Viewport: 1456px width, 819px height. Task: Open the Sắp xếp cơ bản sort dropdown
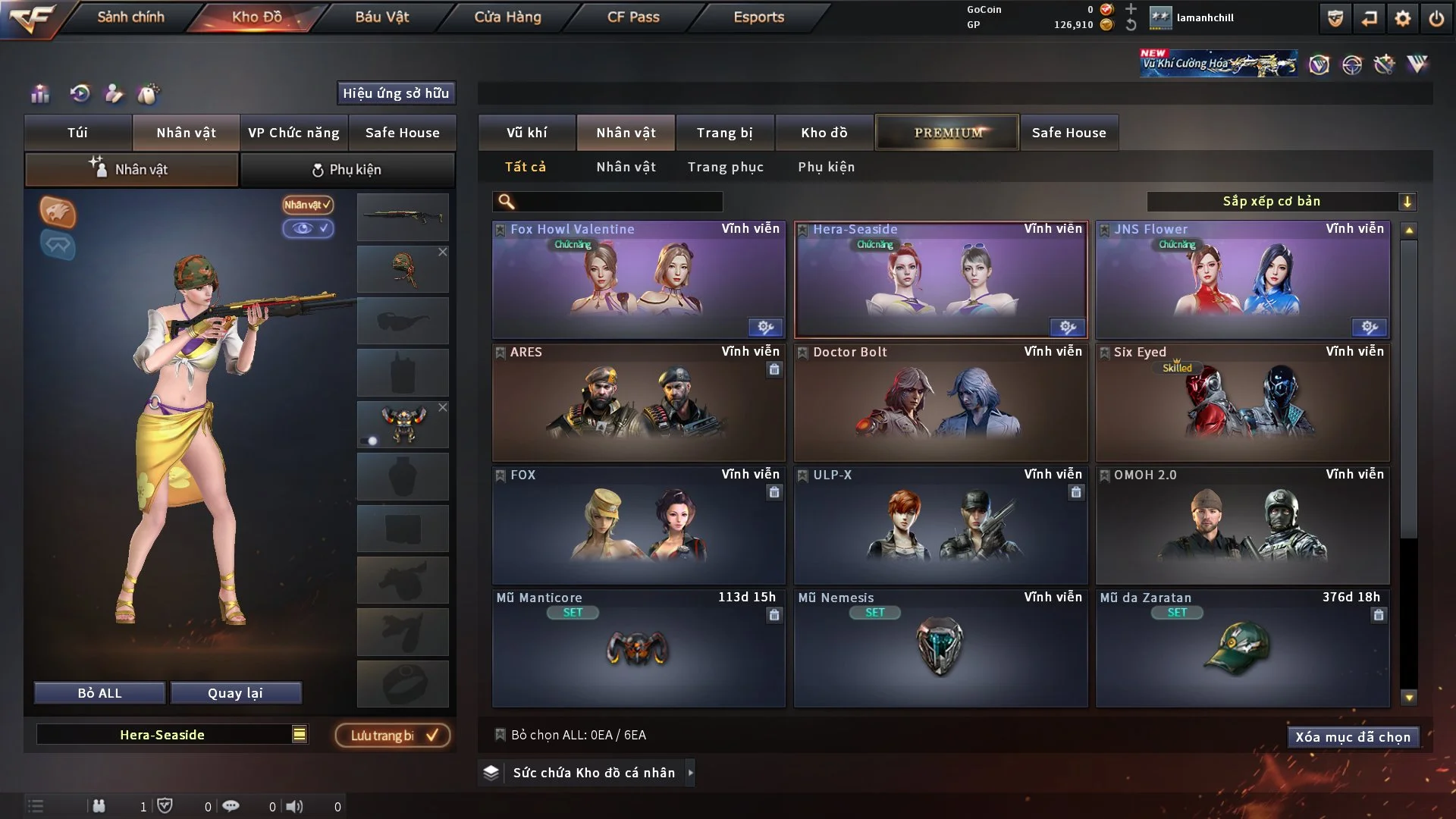(x=1281, y=202)
